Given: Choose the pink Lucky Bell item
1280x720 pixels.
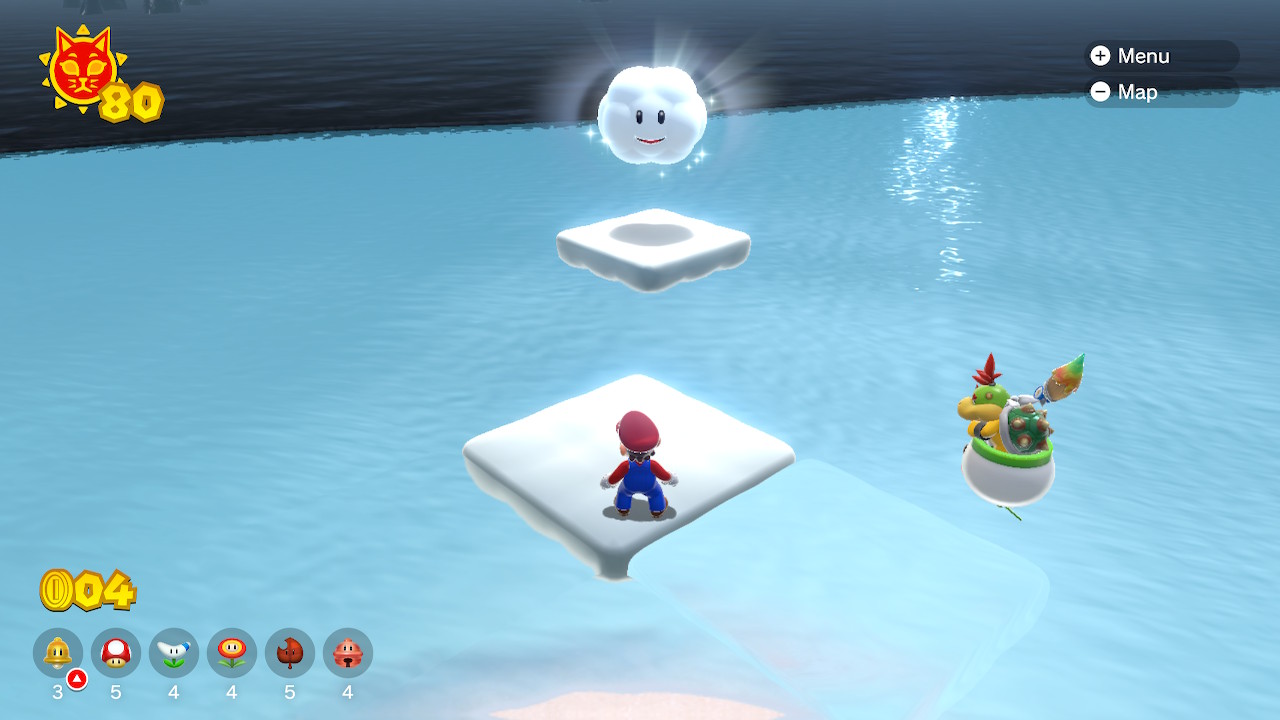Looking at the screenshot, I should 348,653.
